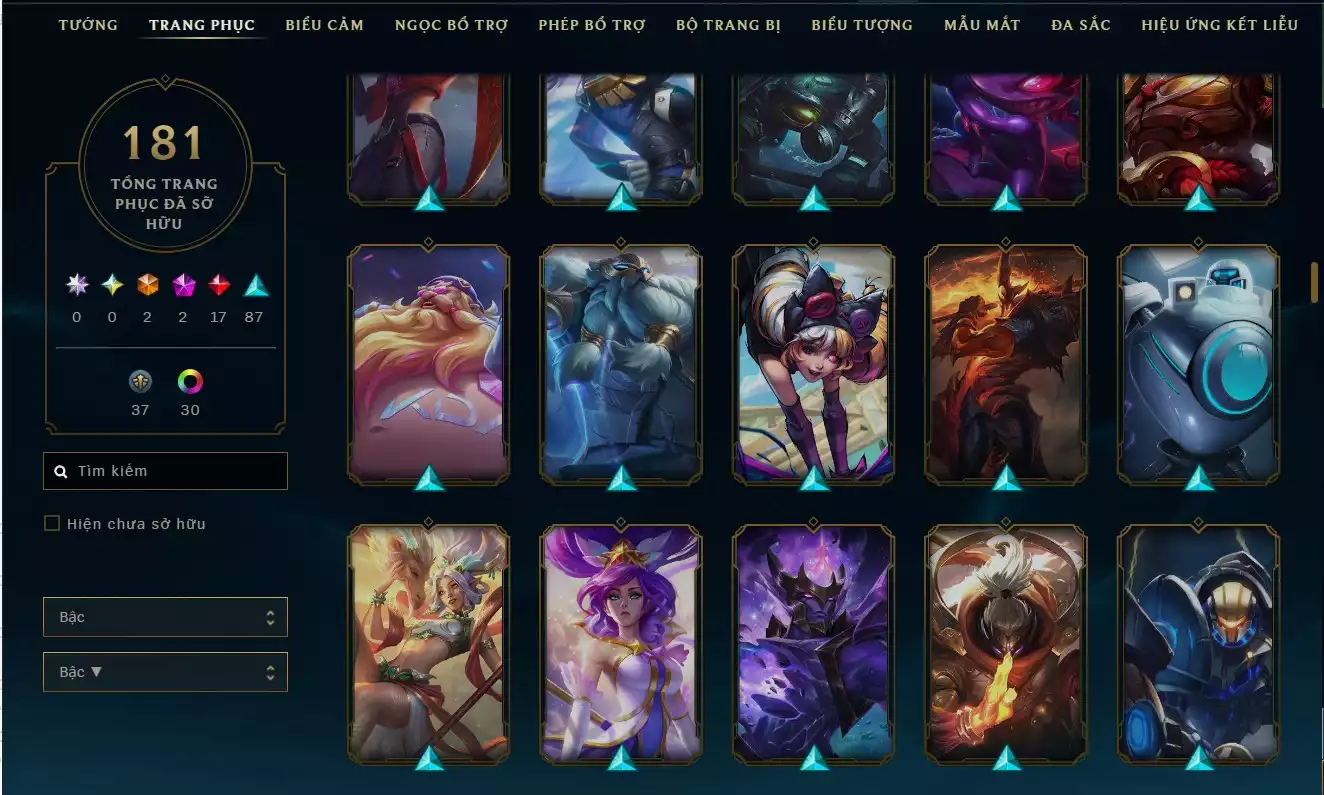Click the skin collection scrollbar handle
Image resolution: width=1324 pixels, height=795 pixels.
click(1314, 282)
